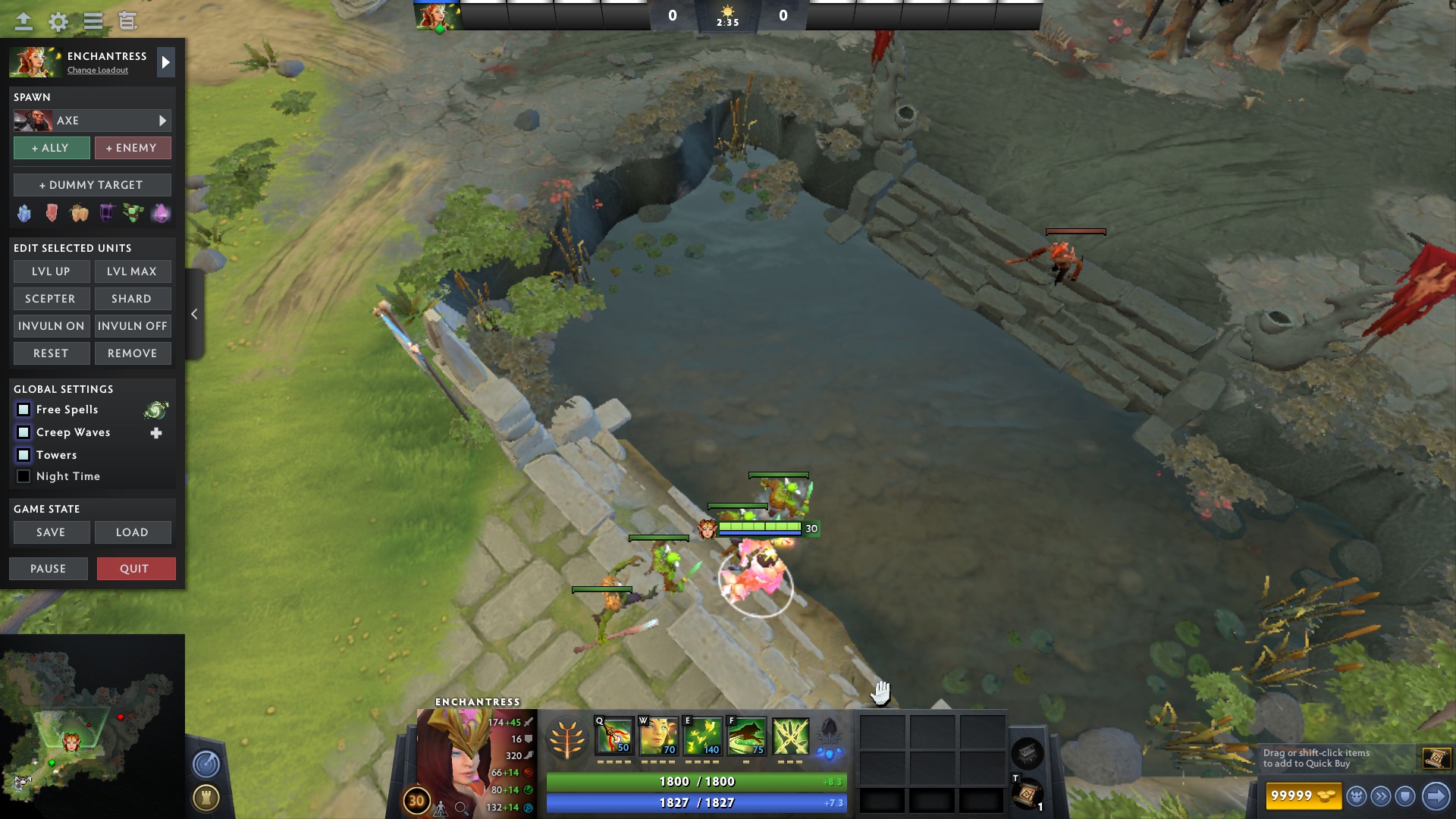
Task: Open the settings gear in the top-left
Action: click(57, 22)
